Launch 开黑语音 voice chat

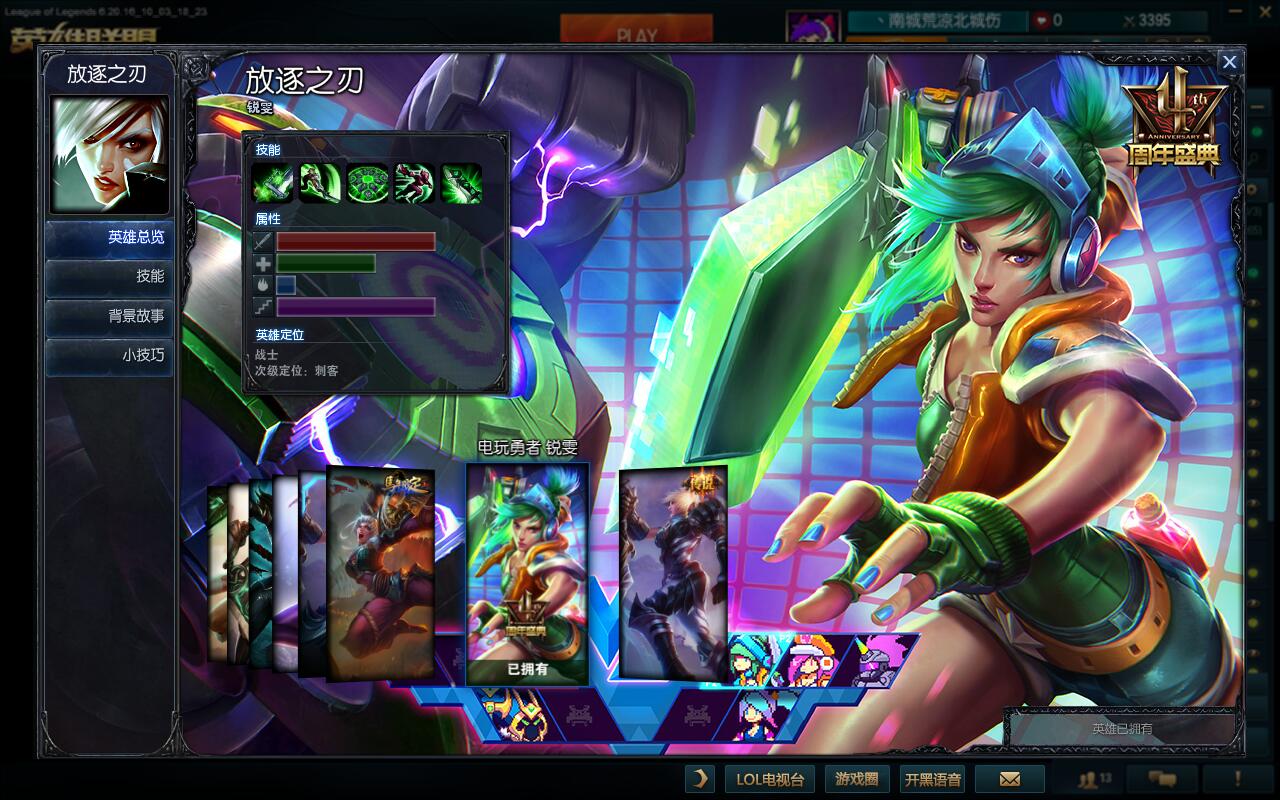tap(932, 779)
